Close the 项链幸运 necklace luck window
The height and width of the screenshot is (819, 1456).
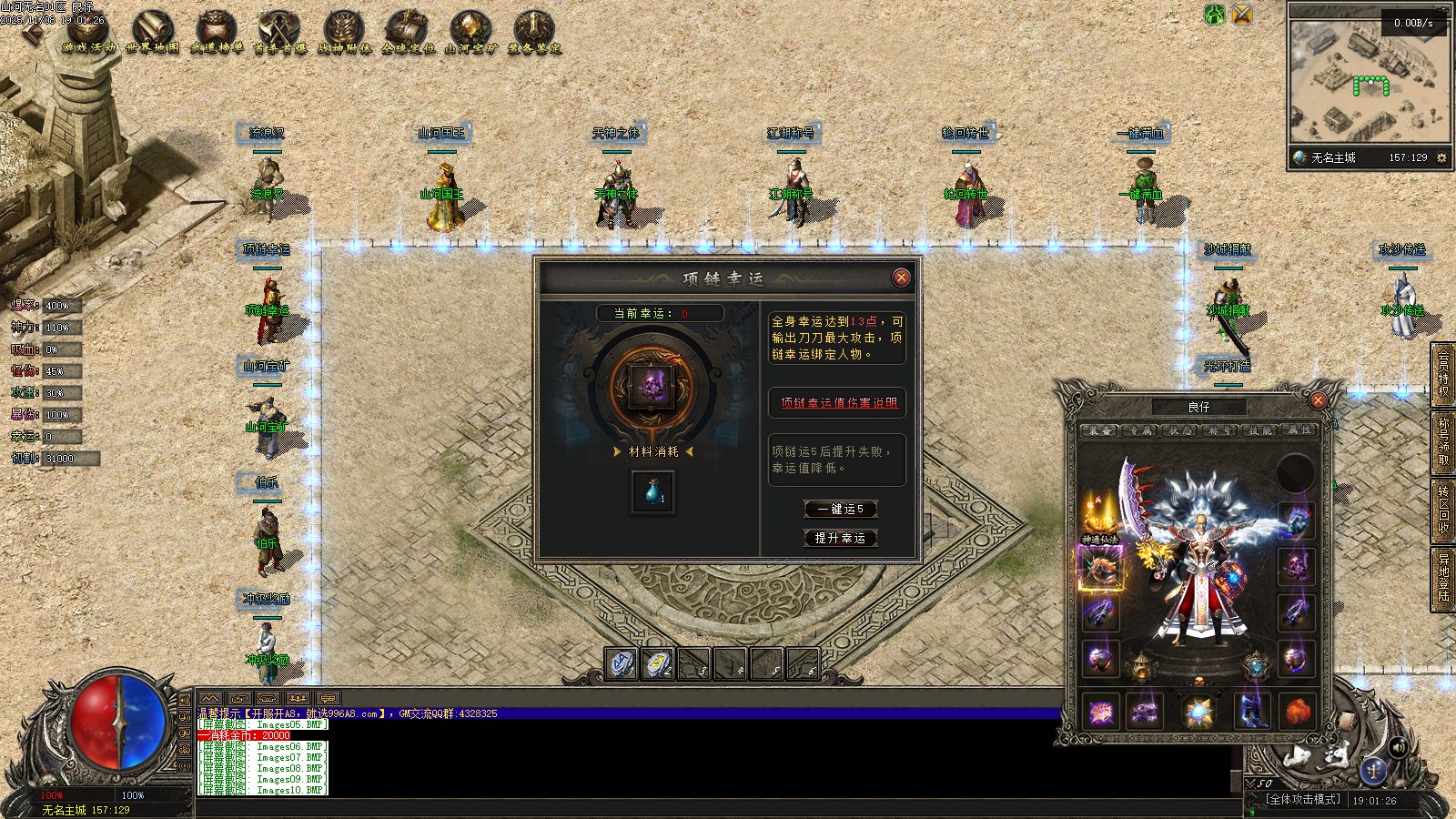tap(901, 278)
